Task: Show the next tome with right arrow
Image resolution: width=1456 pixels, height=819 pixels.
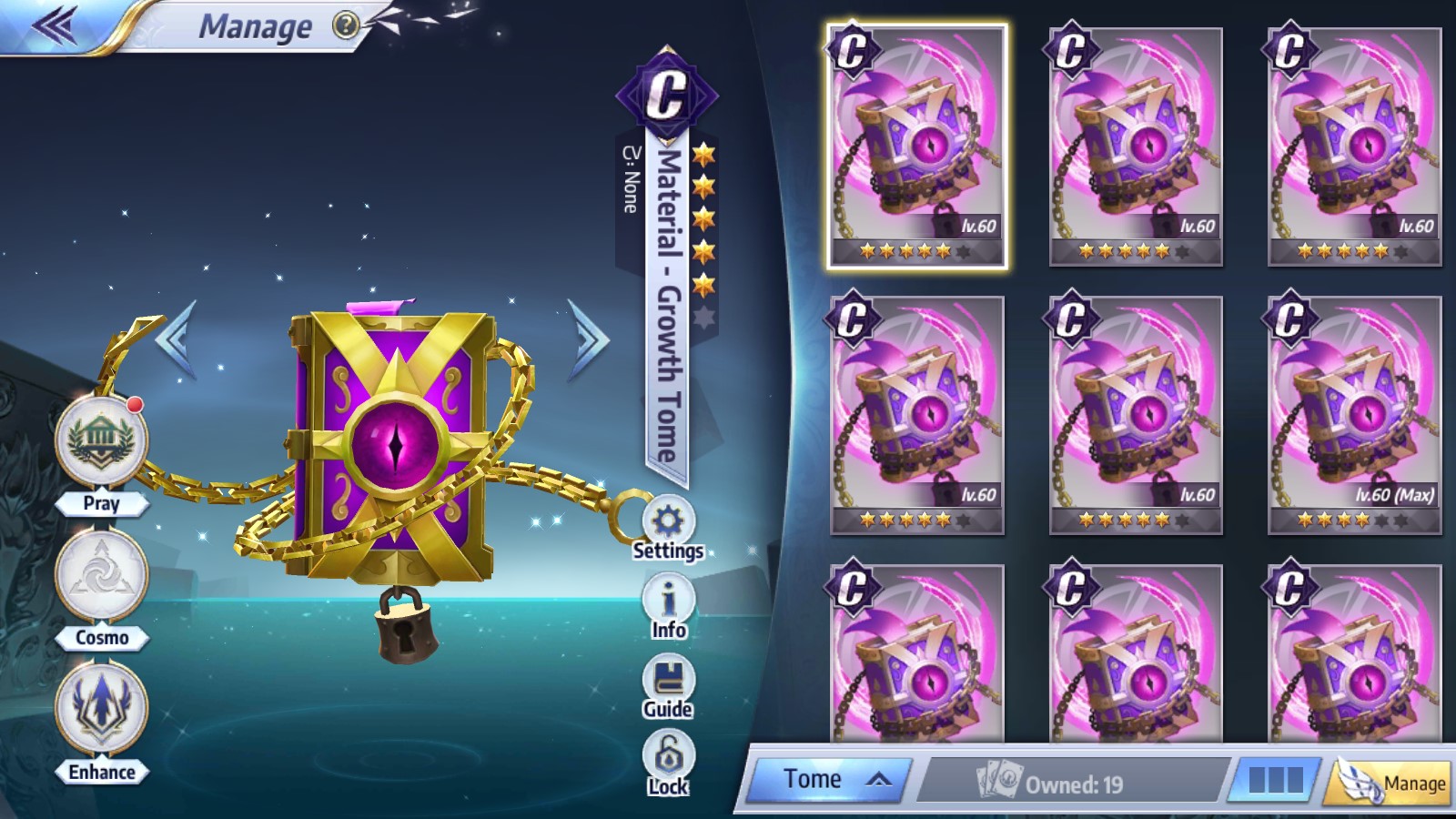Action: click(589, 339)
